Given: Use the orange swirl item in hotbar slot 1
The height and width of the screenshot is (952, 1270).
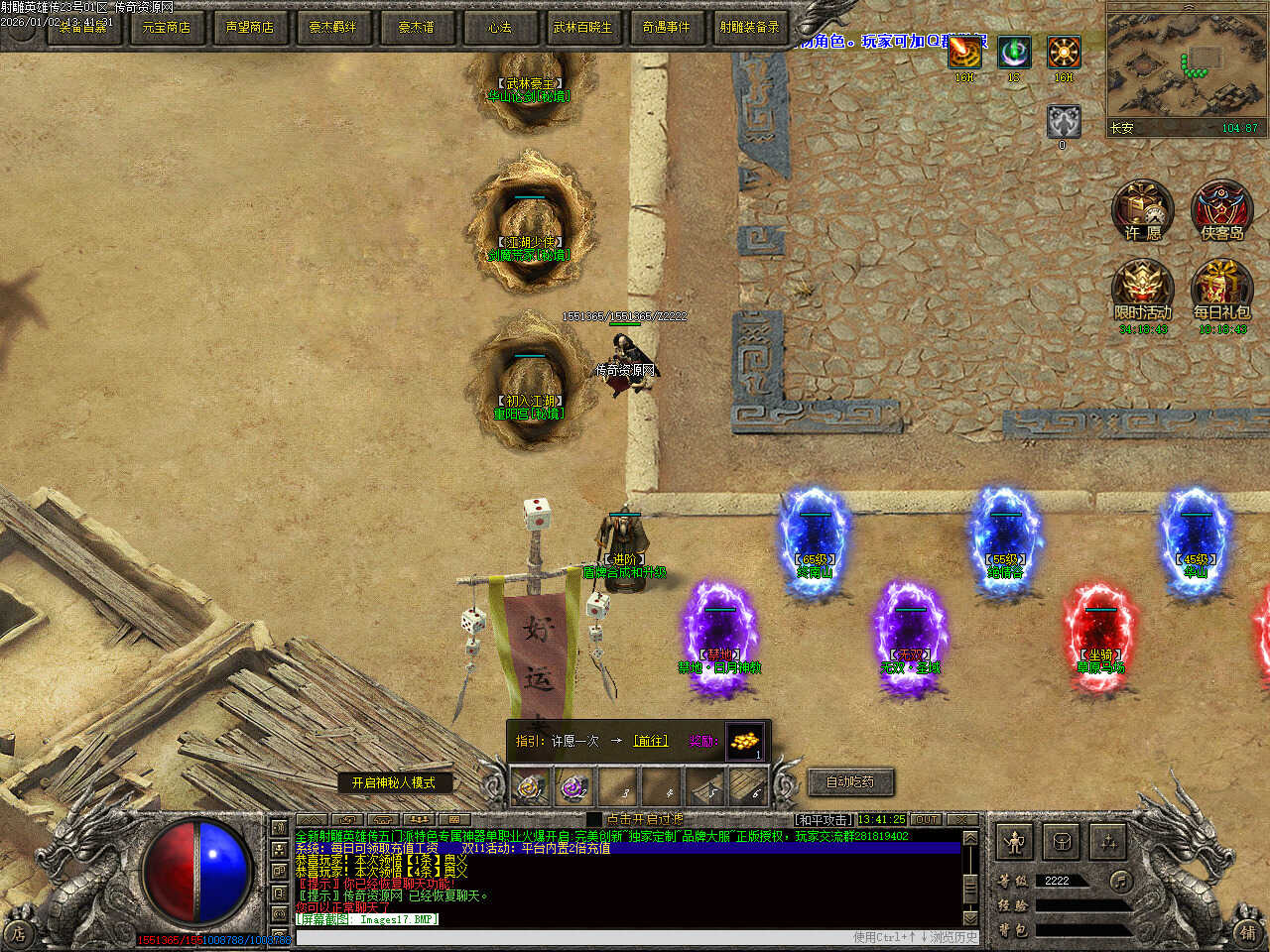Looking at the screenshot, I should tap(531, 788).
